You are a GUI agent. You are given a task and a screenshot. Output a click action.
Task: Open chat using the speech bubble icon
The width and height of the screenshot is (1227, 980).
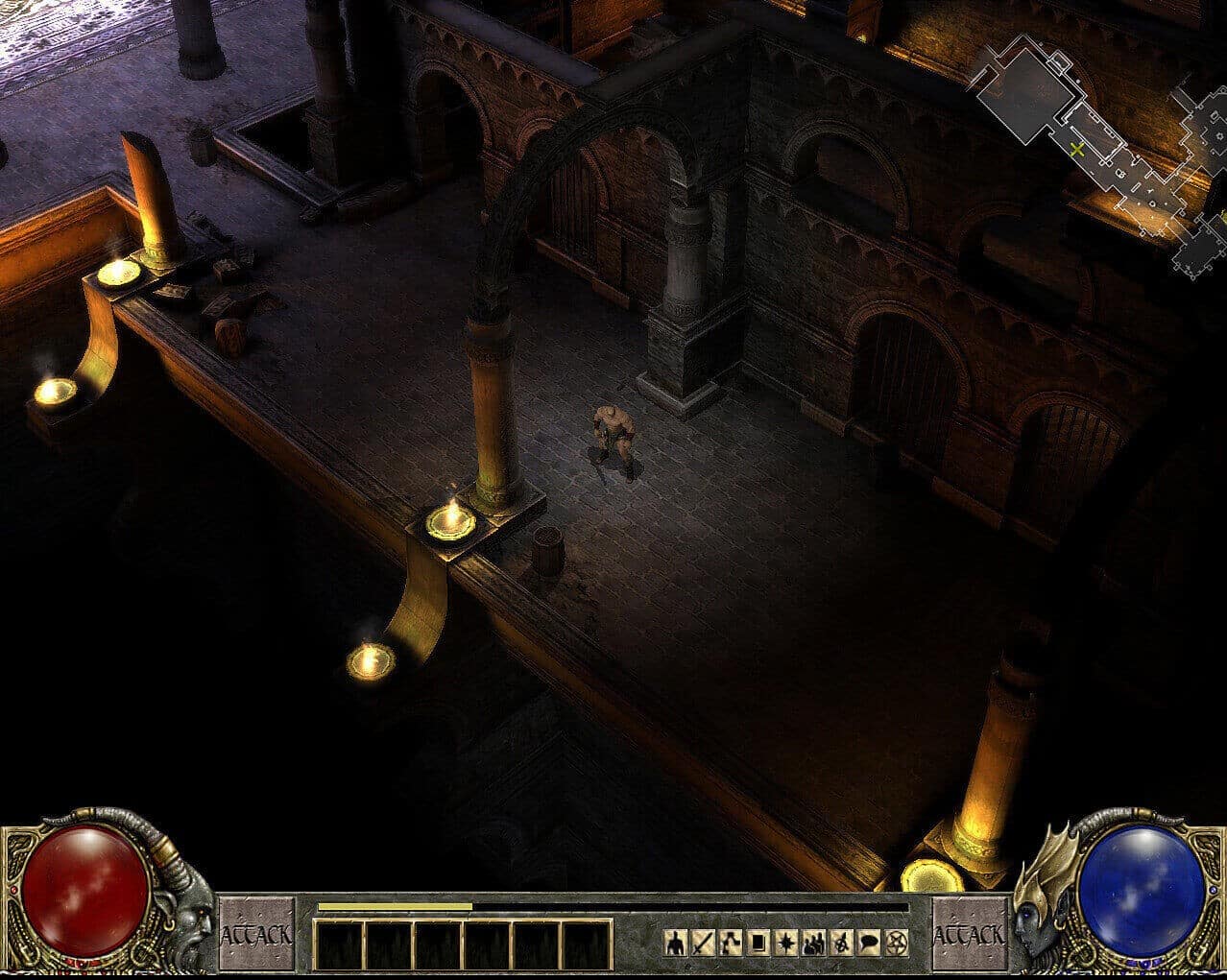(869, 943)
